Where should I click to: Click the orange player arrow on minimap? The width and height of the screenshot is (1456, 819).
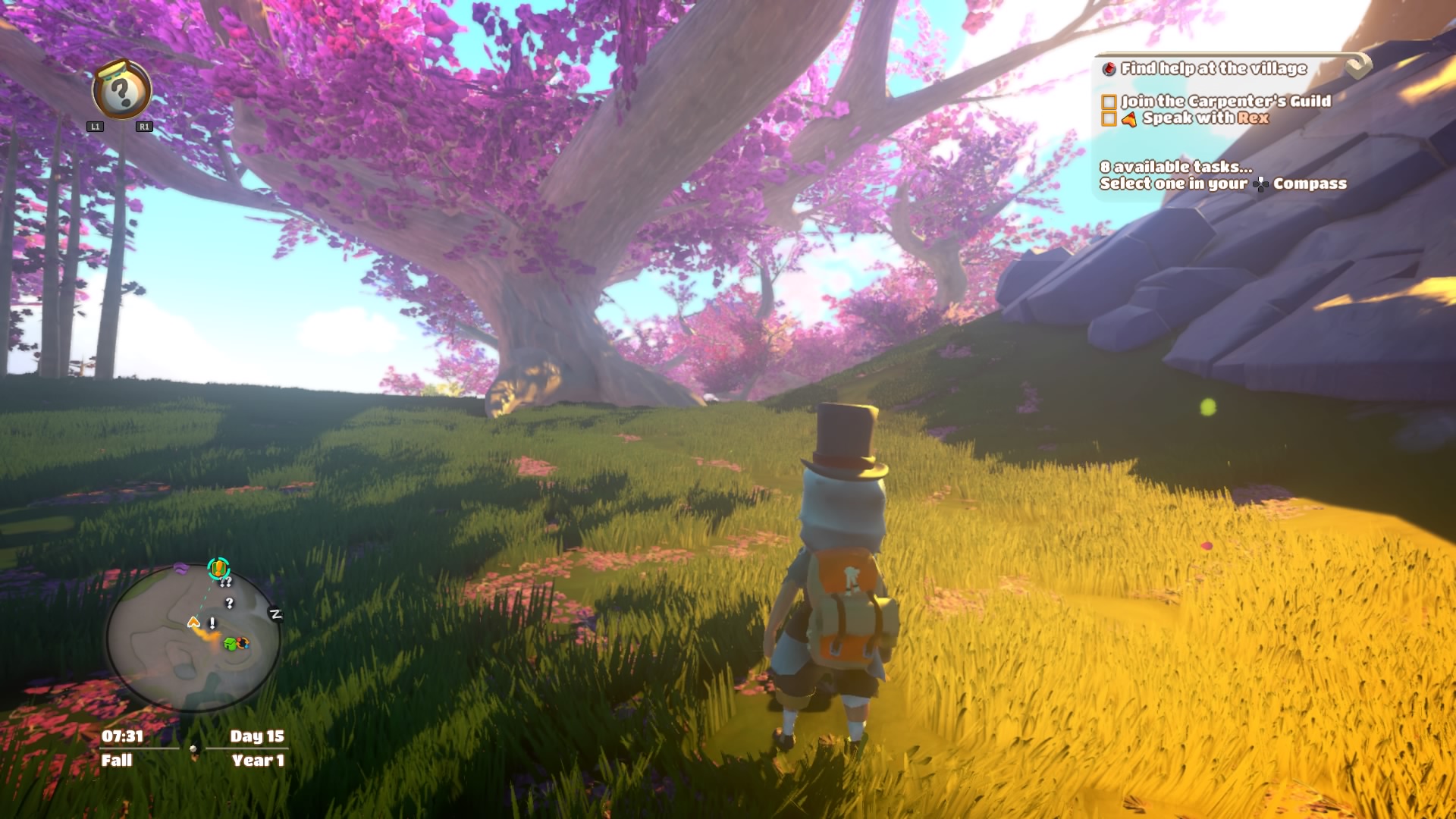[194, 623]
